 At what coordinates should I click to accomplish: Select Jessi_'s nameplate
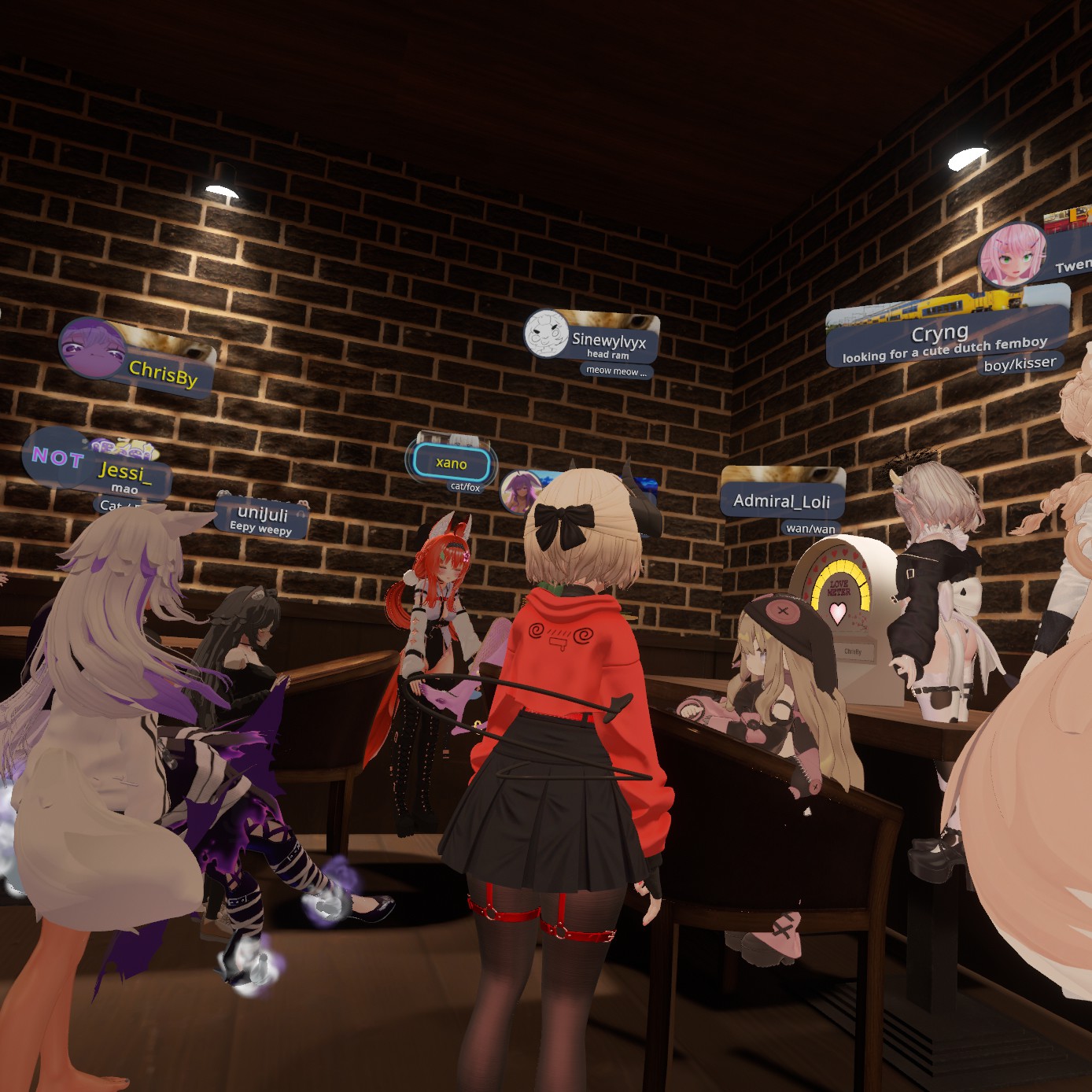(124, 471)
